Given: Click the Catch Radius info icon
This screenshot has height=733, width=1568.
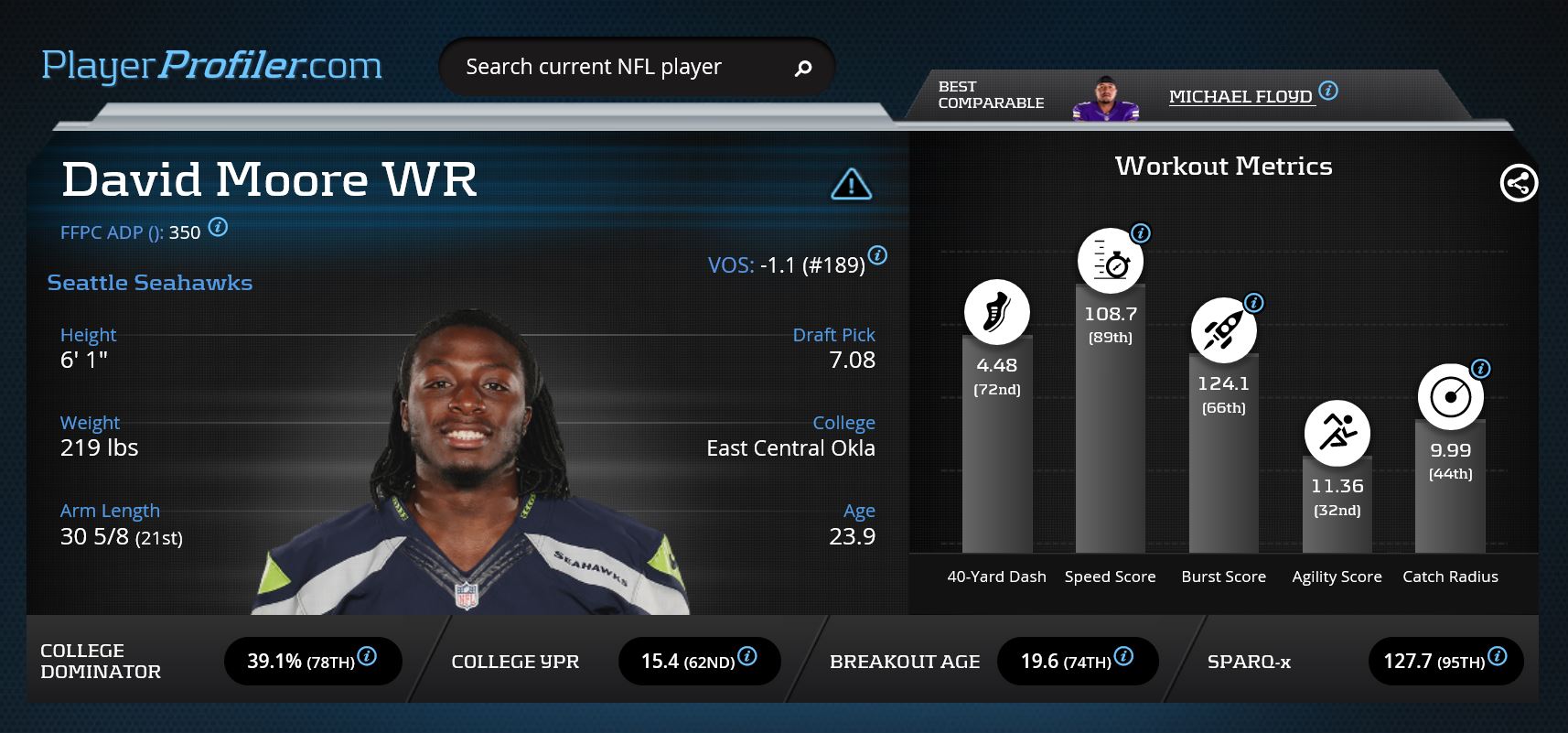Looking at the screenshot, I should click(x=1480, y=369).
